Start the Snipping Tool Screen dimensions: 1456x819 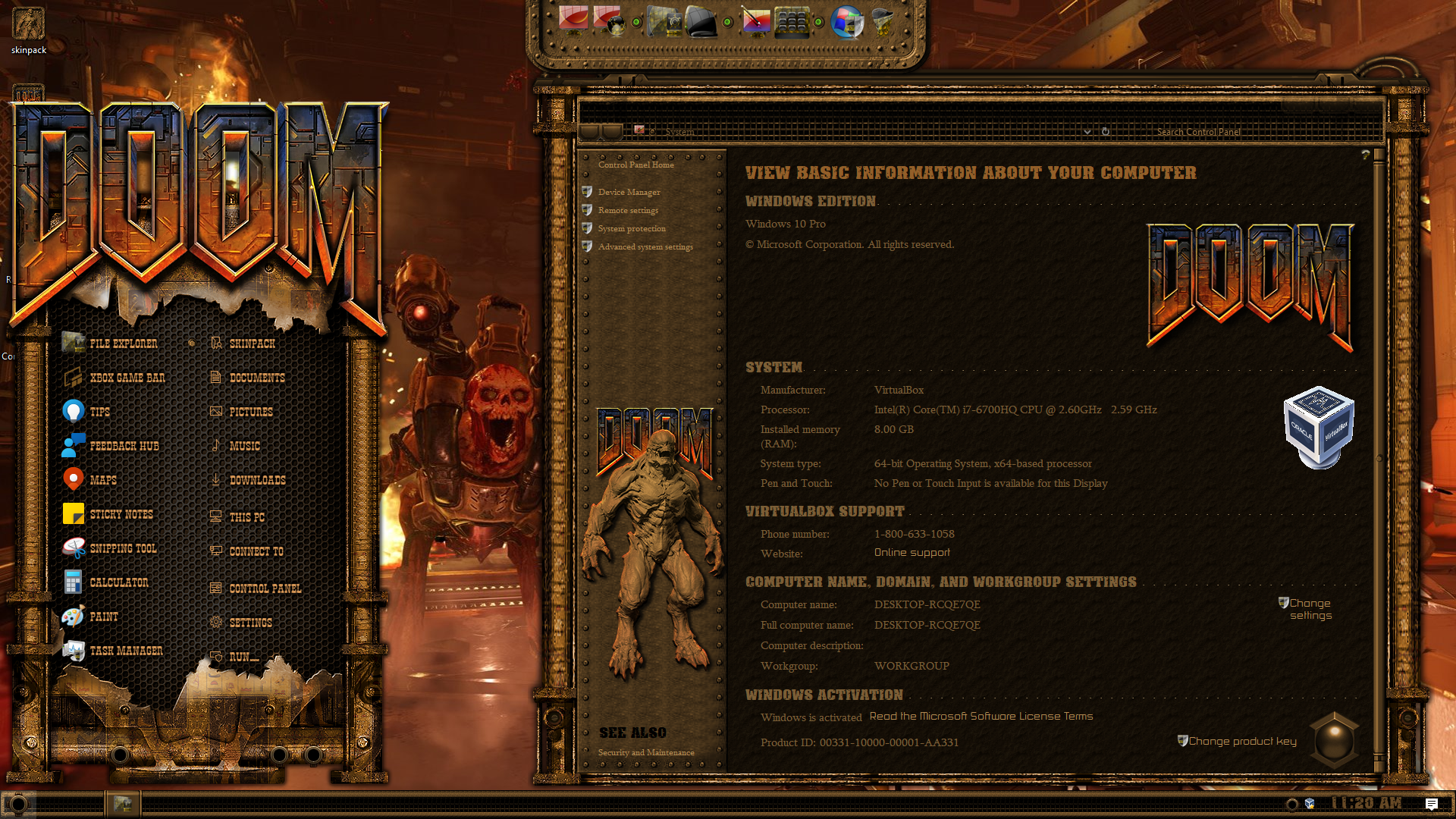tap(123, 548)
